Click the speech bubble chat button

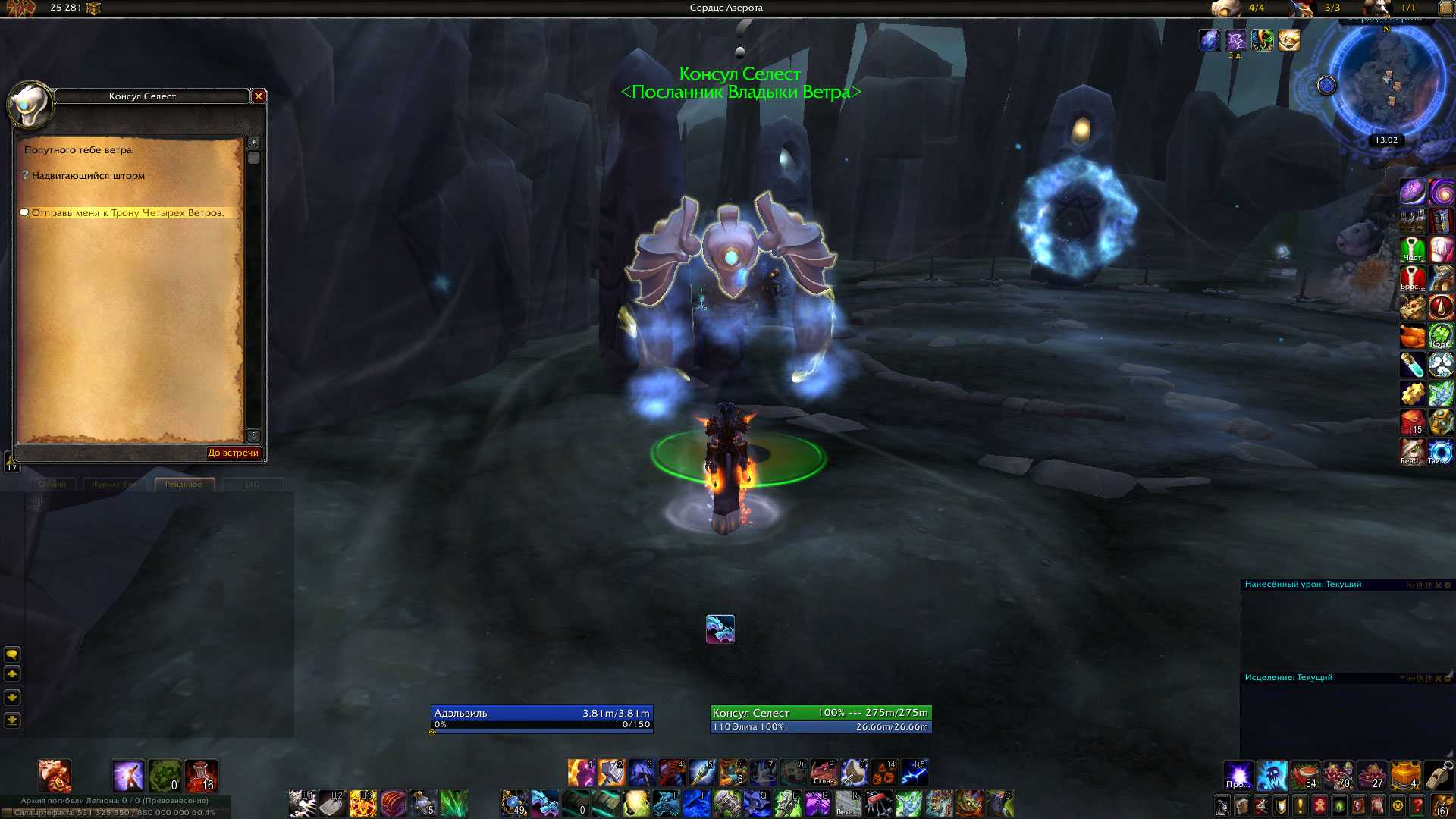[x=12, y=654]
